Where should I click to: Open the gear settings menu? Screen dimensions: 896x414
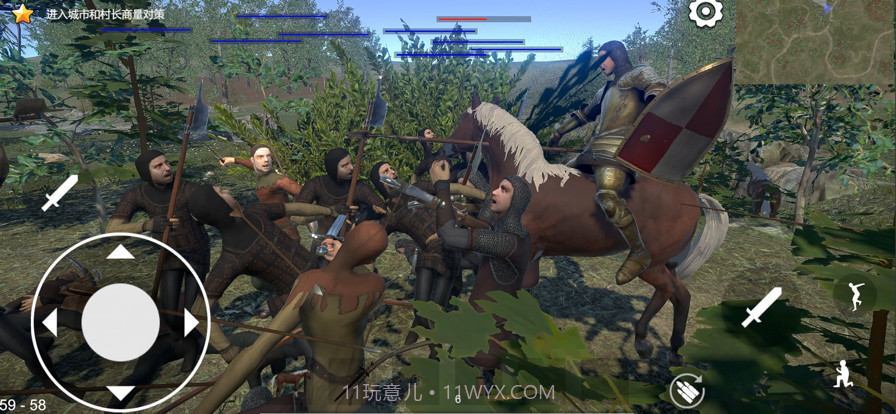[706, 13]
